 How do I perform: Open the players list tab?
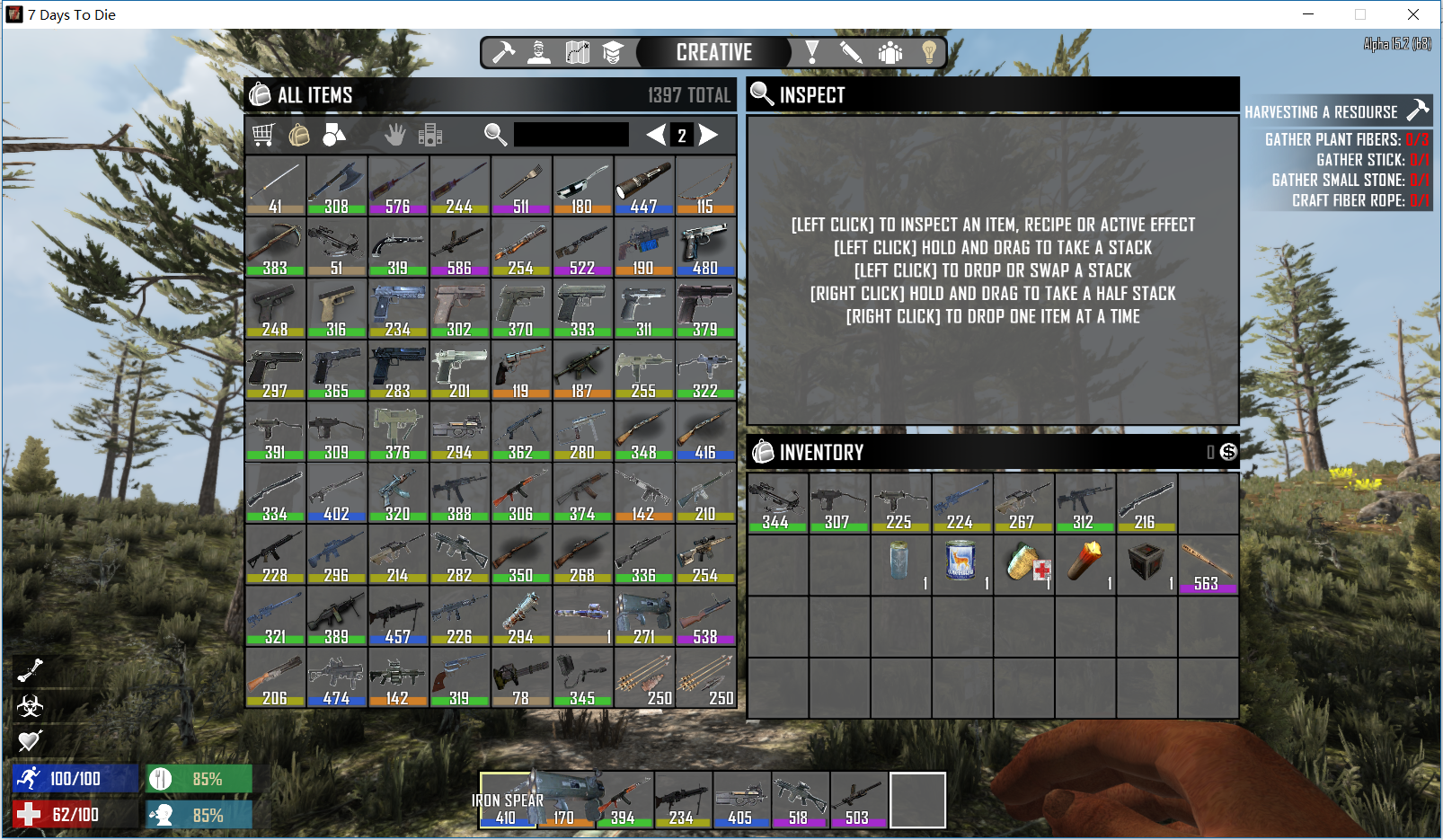(x=890, y=52)
